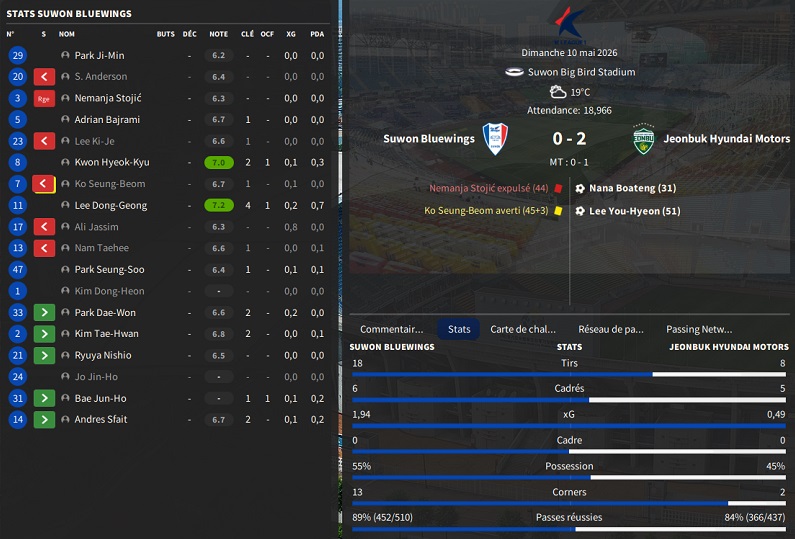Select player Park Ji-Min in the list
Screen dimensions: 795x539
tap(99, 56)
